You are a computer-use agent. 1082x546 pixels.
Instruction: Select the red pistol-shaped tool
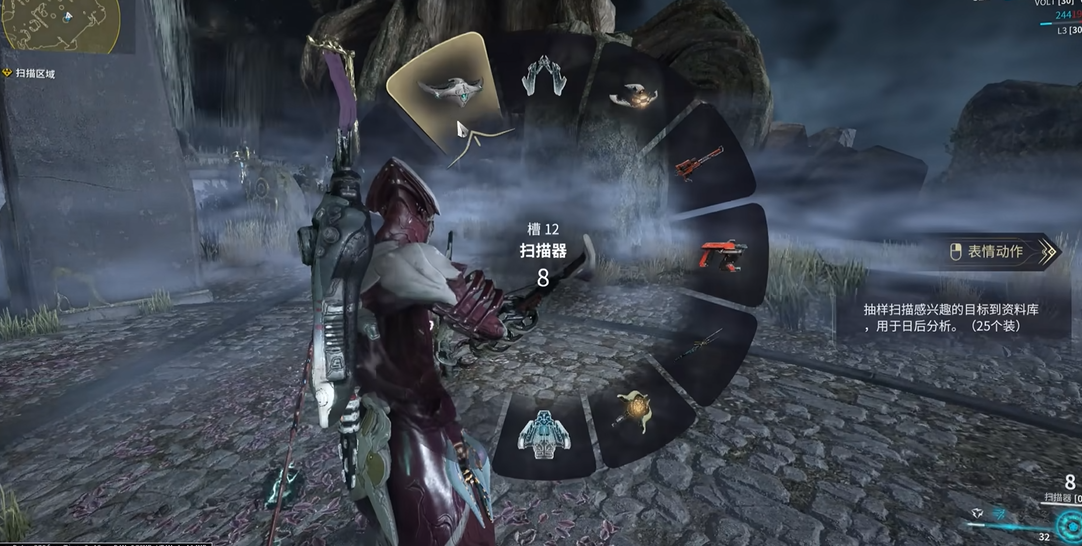point(722,254)
